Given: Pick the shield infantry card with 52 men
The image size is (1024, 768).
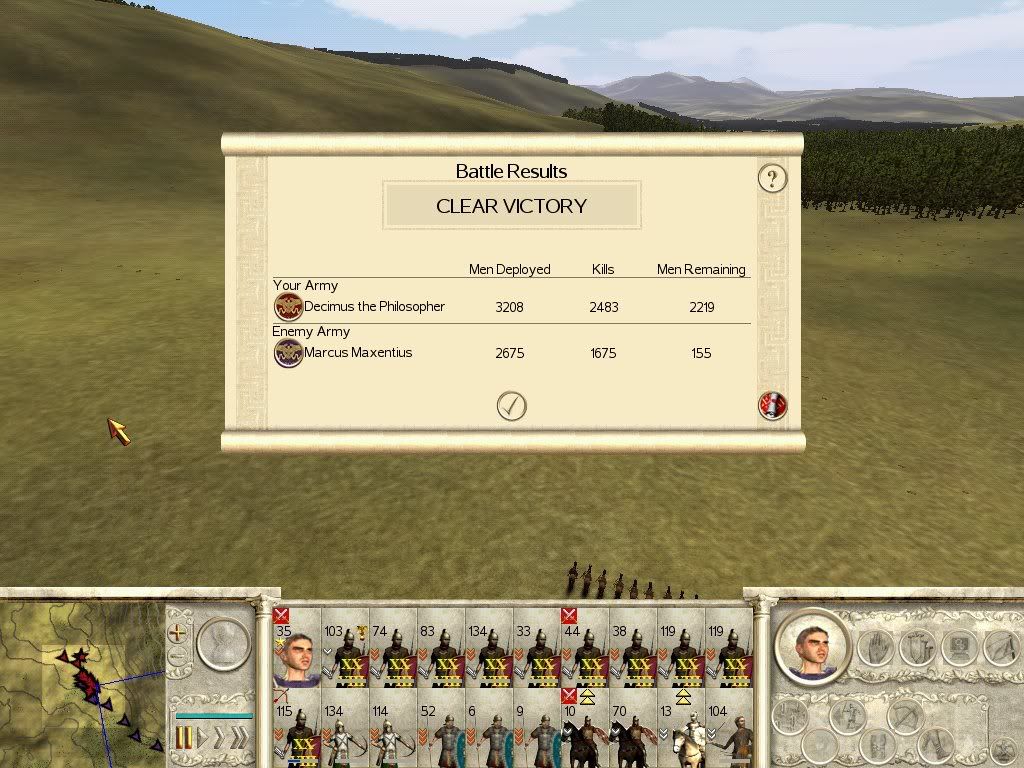Looking at the screenshot, I should click(441, 732).
